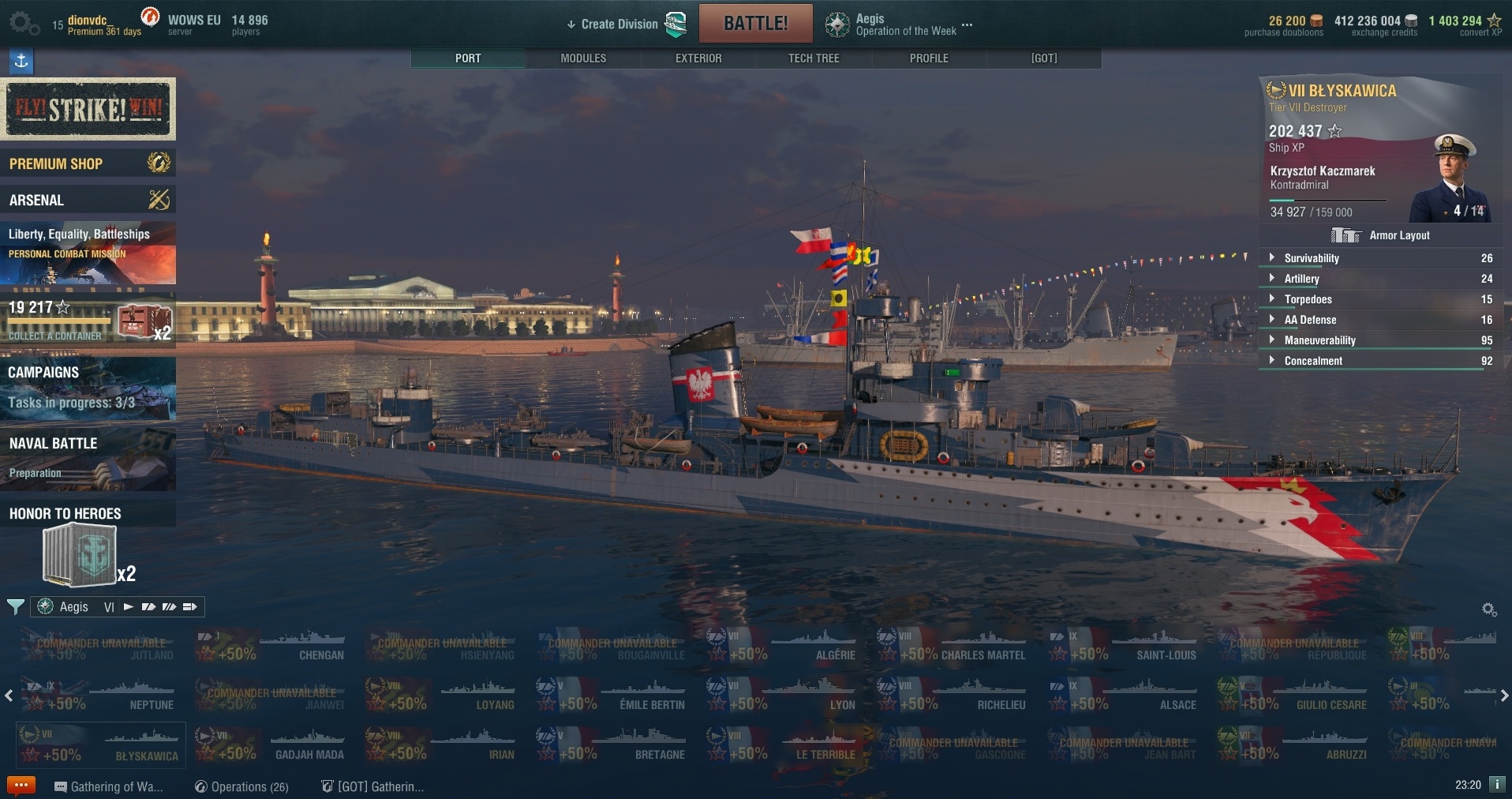
Task: Expand the Concealment parameters
Action: (1313, 361)
